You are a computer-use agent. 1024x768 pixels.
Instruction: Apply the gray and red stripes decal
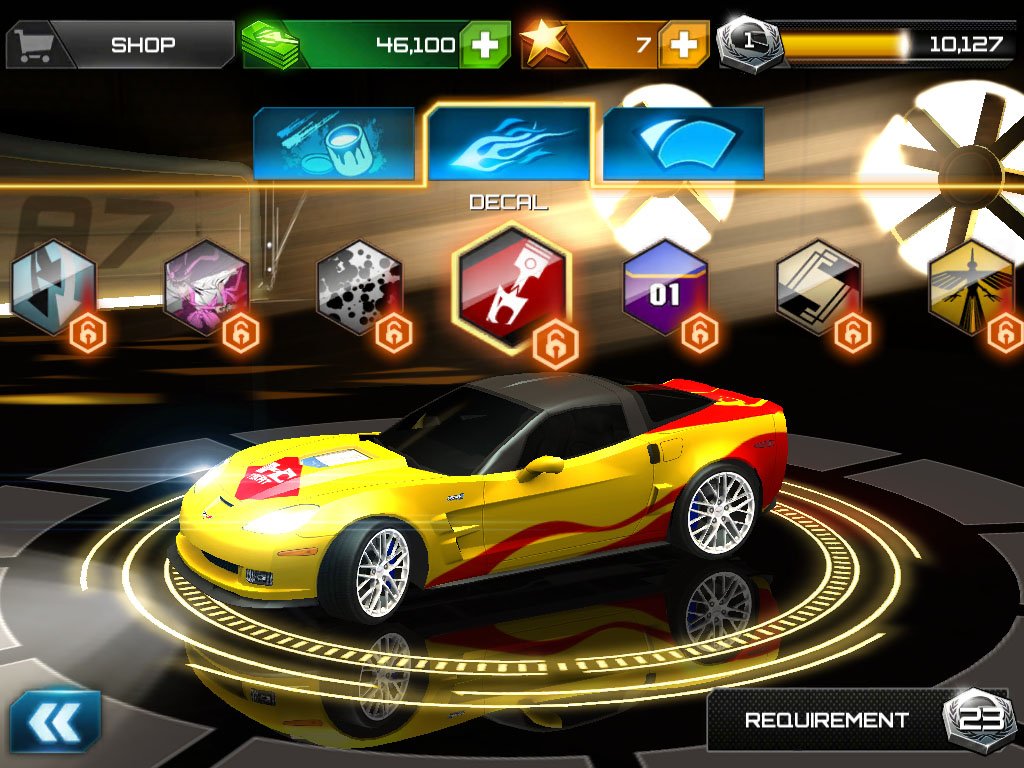point(818,286)
